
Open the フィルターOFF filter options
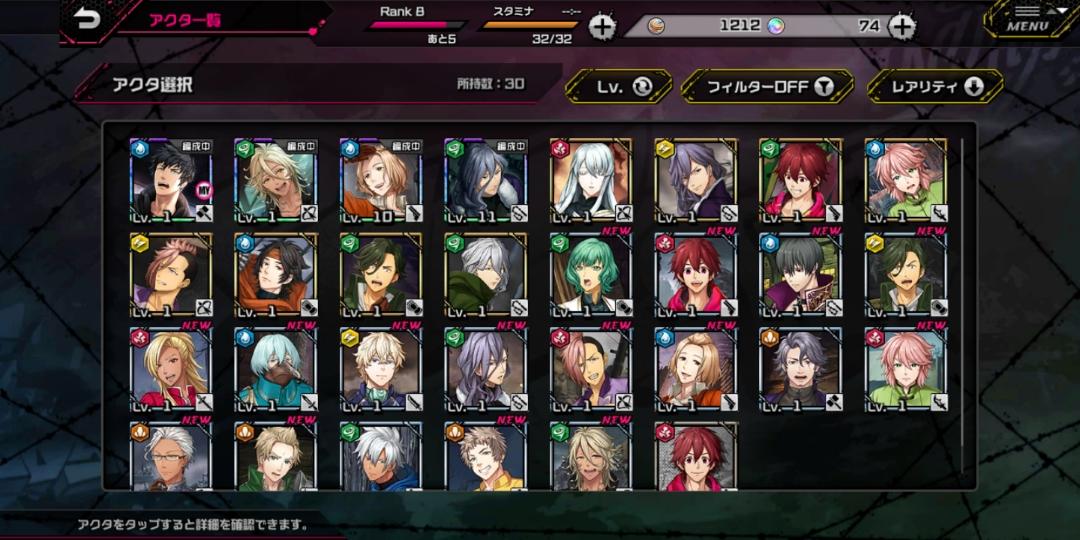tap(767, 87)
